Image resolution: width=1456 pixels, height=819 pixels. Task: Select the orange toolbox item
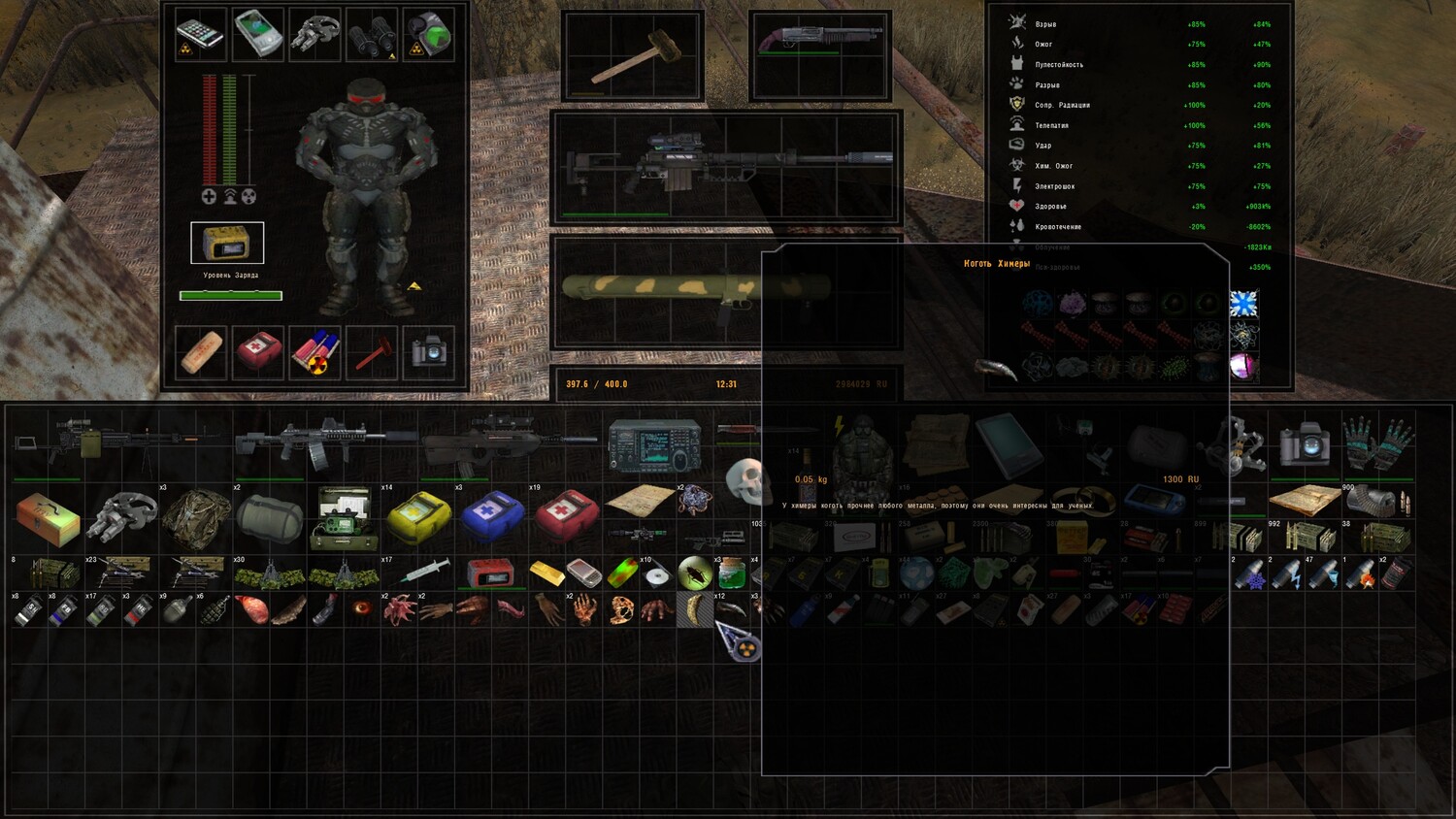(48, 516)
